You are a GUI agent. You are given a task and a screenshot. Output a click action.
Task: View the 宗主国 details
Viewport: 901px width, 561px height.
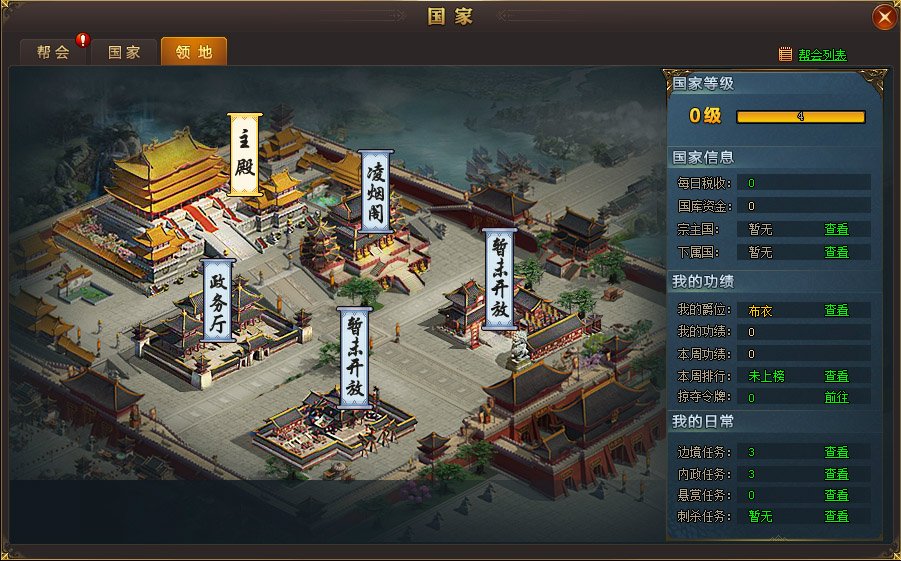[836, 229]
